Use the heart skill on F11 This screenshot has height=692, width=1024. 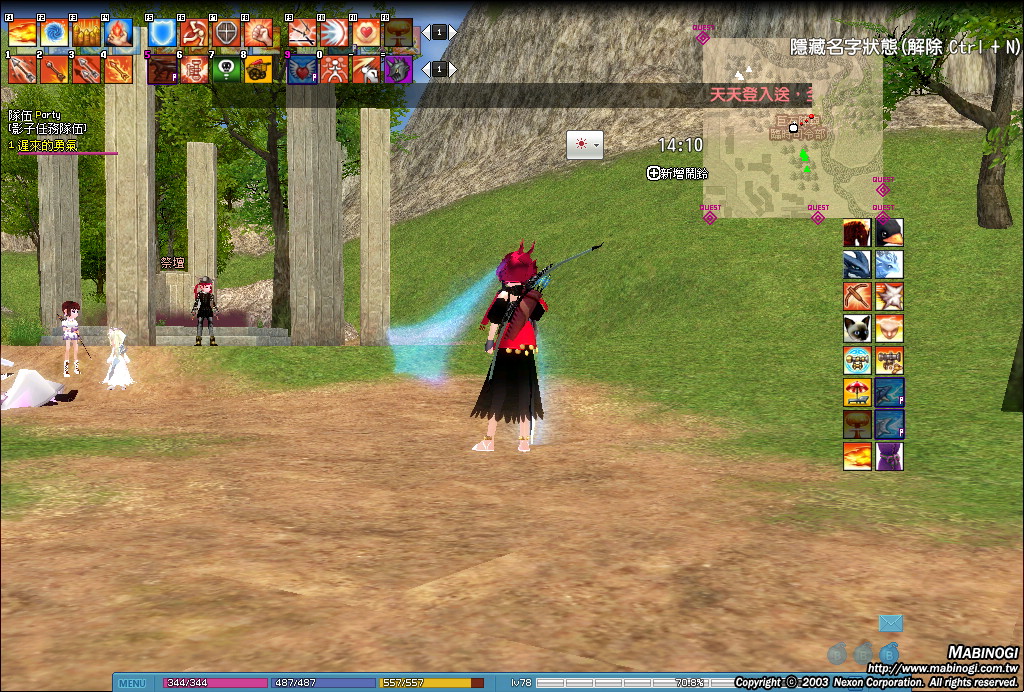tap(366, 32)
